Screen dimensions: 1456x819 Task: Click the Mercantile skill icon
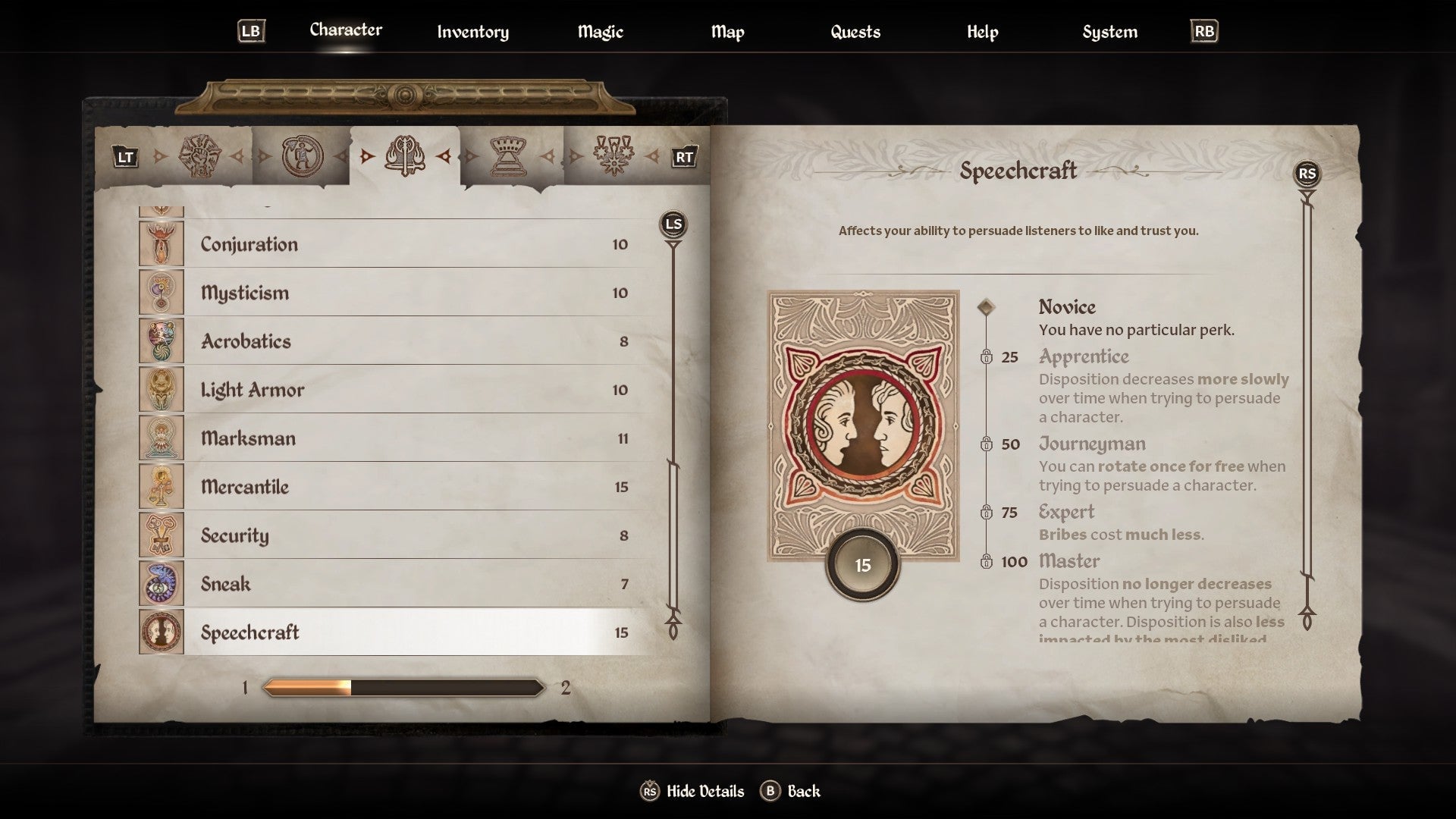click(x=162, y=487)
